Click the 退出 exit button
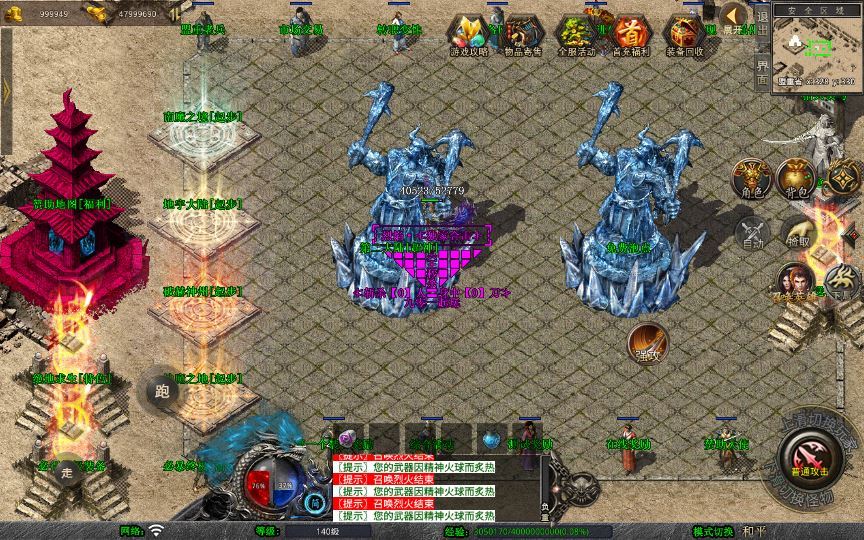This screenshot has height=540, width=864. 762,28
